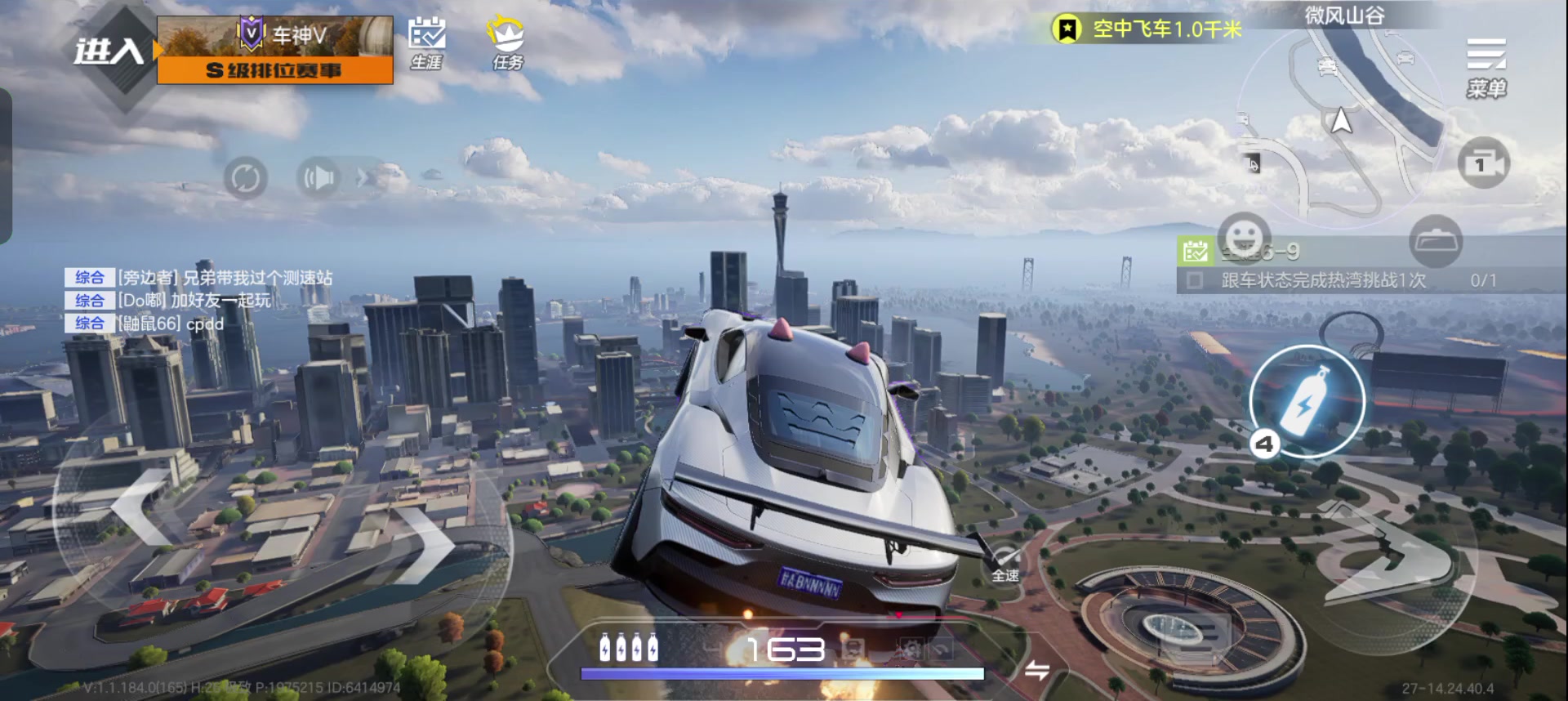Open the 生涯 career icon
Viewport: 1568px width, 701px height.
[x=426, y=42]
